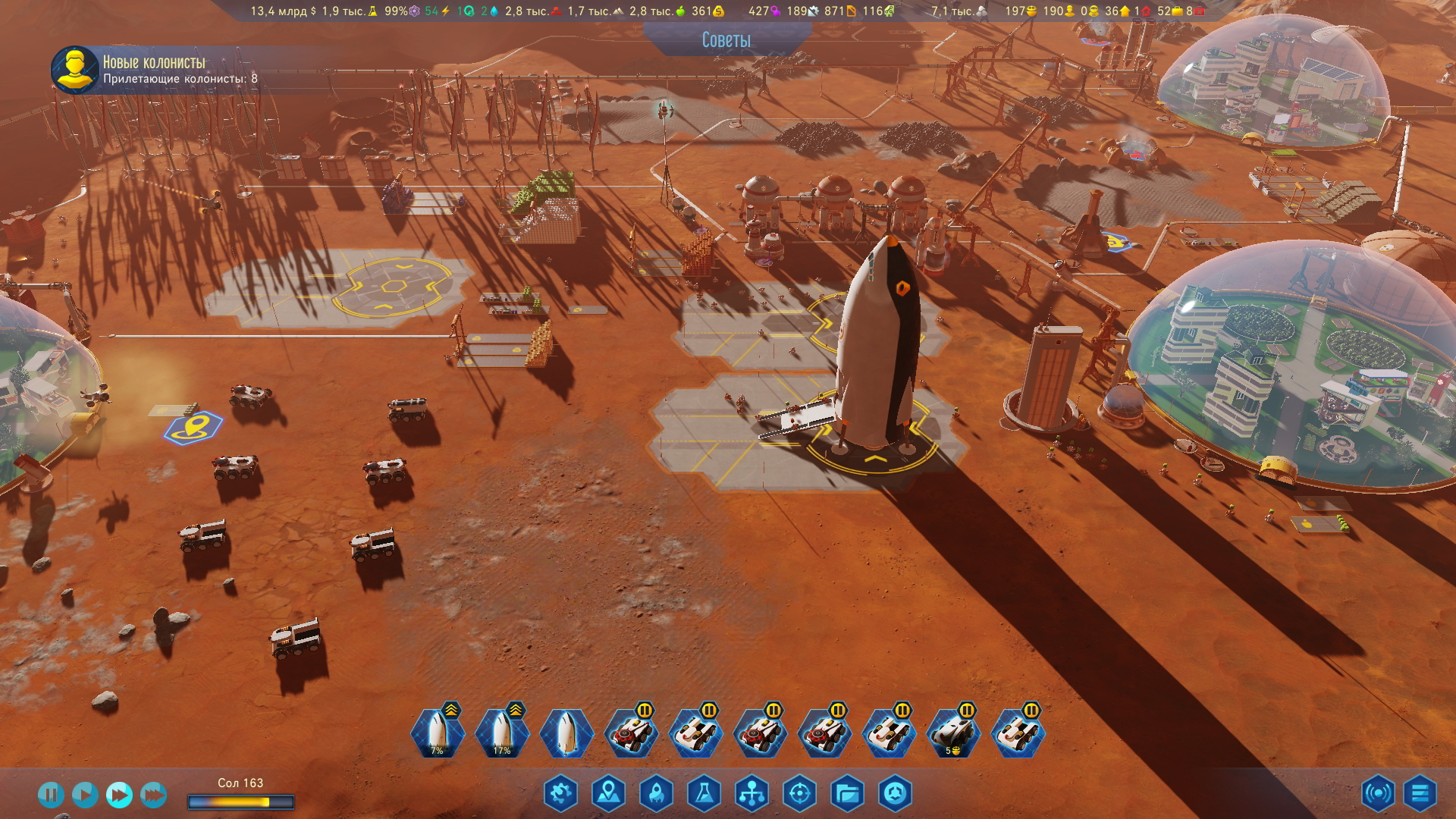Click the rightmost hexagon emblem toolbar icon
Viewport: 1456px width, 819px height.
pyautogui.click(x=895, y=794)
